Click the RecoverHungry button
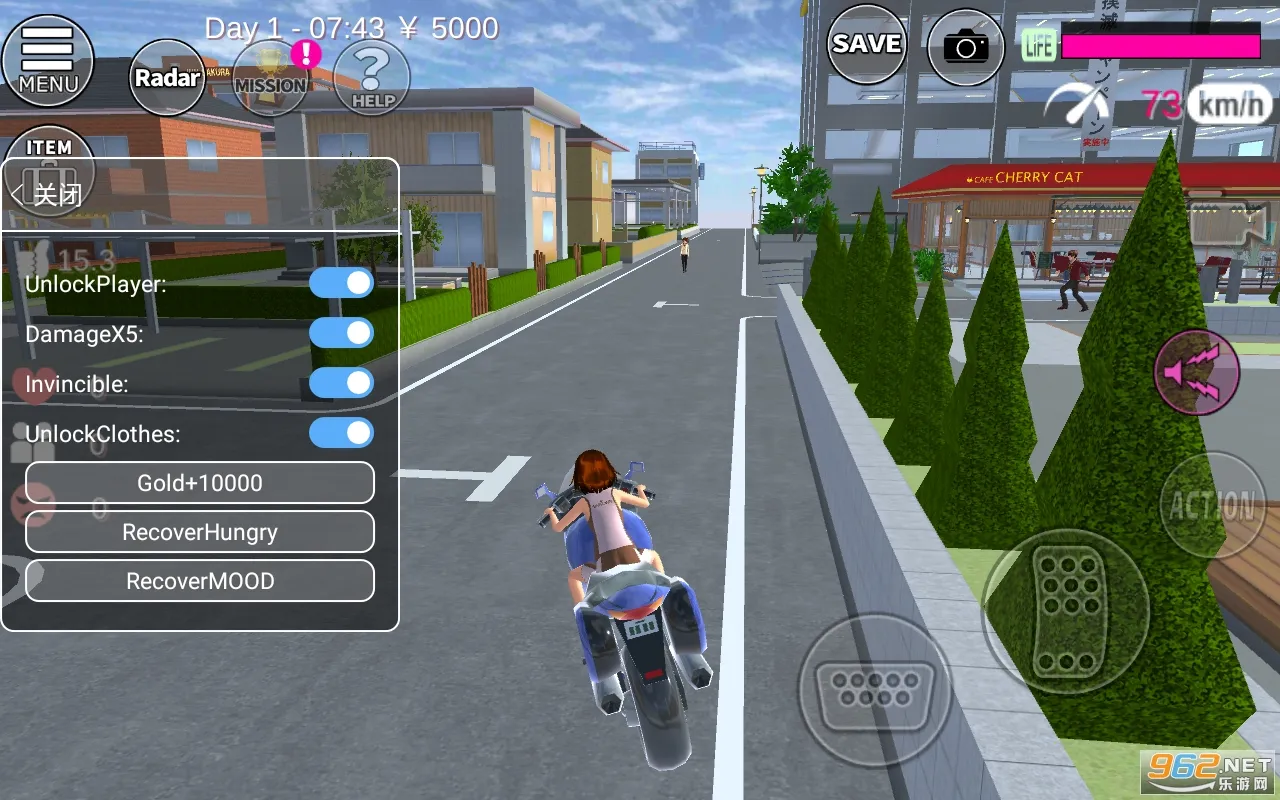This screenshot has height=800, width=1280. 200,532
